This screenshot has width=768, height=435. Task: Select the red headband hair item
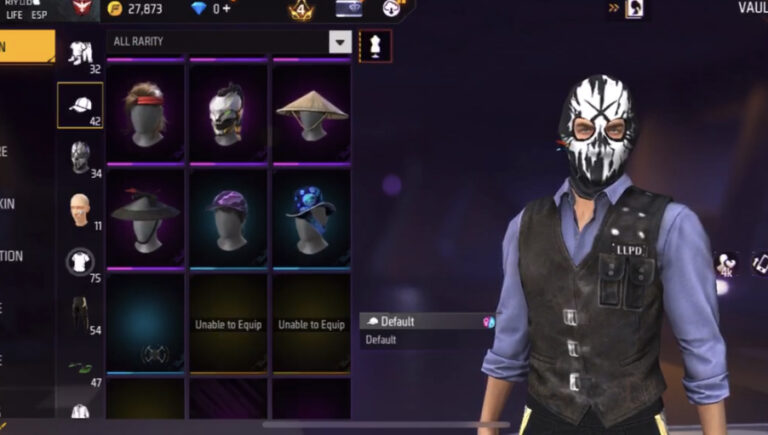(146, 112)
